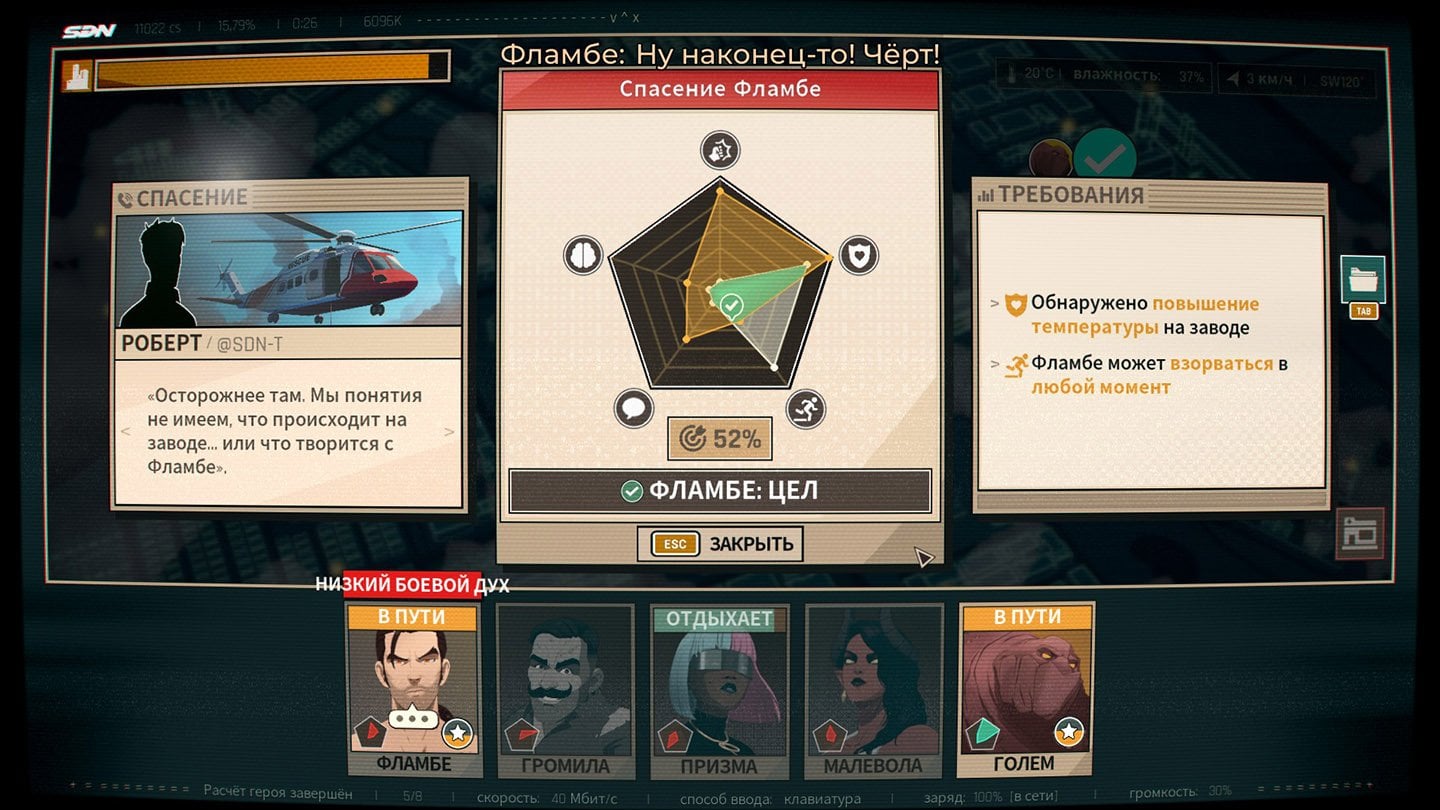This screenshot has height=810, width=1440.
Task: Select the Фламбе hero card
Action: click(413, 690)
